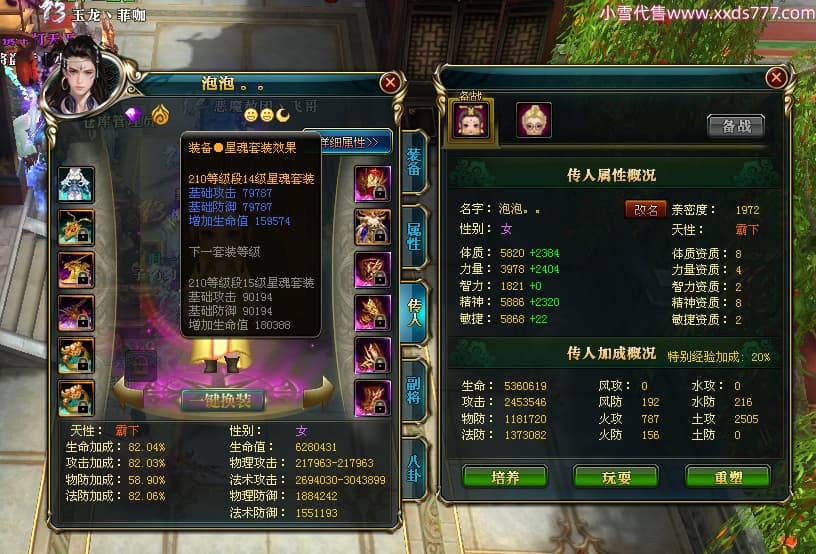Click the 一键换装 quick-equip button

point(223,400)
